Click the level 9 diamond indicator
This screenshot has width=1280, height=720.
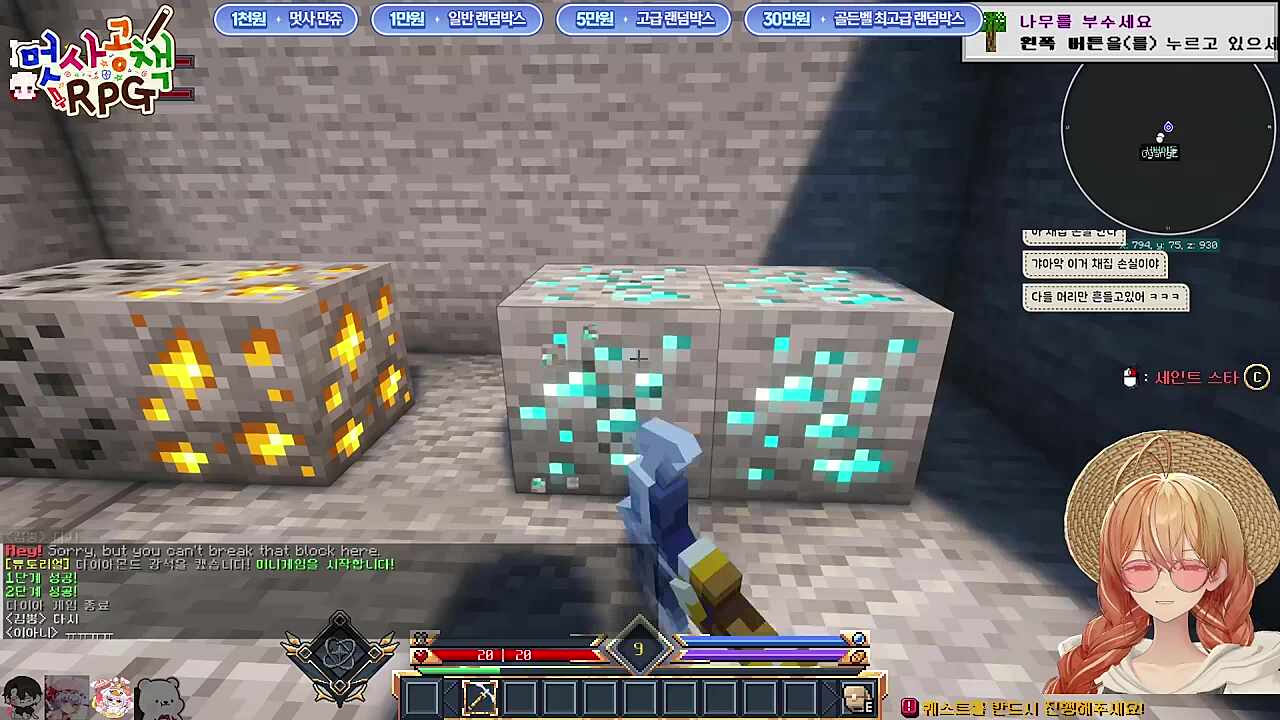pyautogui.click(x=638, y=650)
